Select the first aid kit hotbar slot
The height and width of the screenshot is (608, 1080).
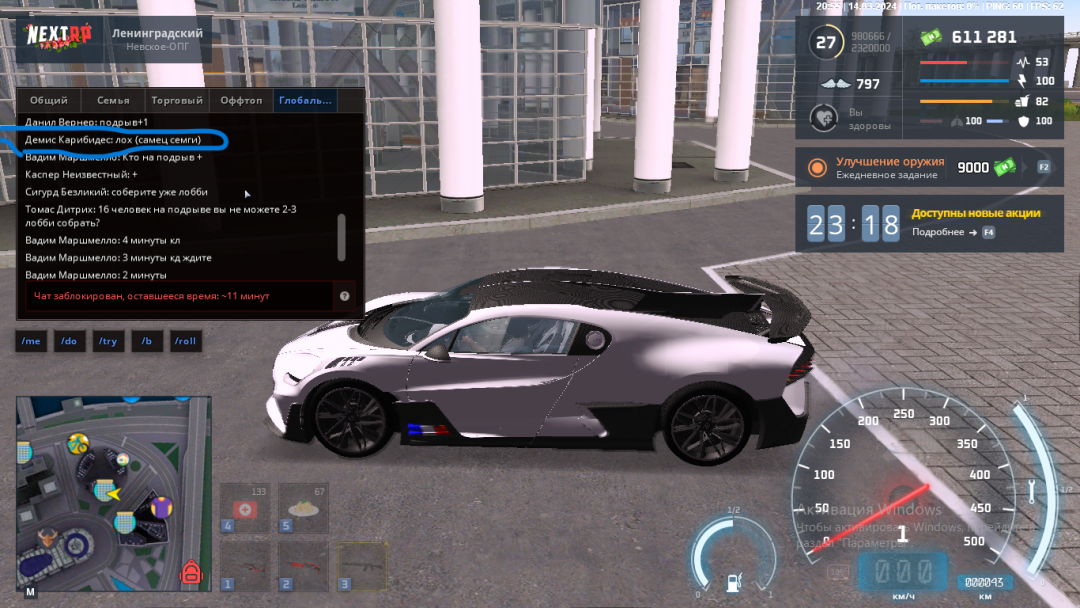point(245,509)
